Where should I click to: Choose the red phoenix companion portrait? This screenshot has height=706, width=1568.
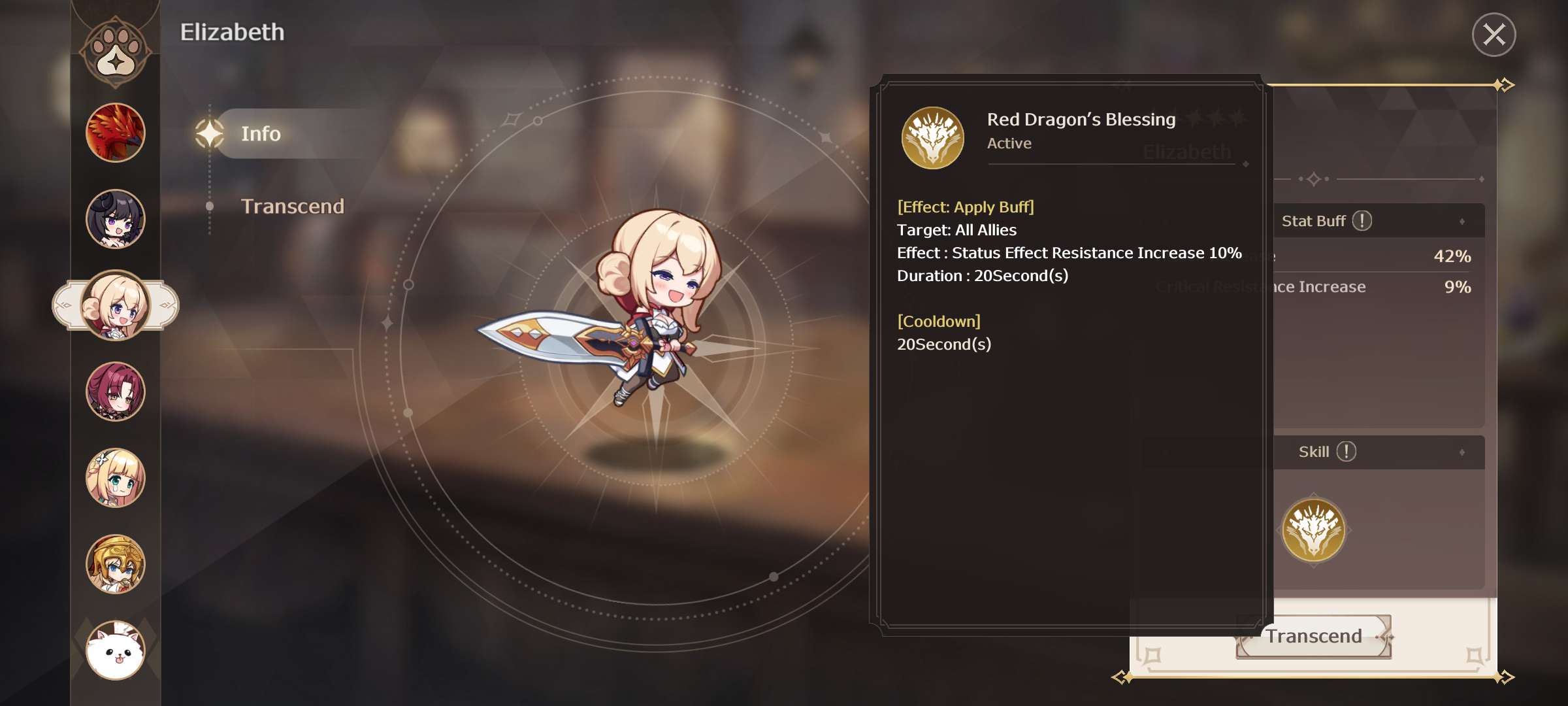click(x=116, y=133)
